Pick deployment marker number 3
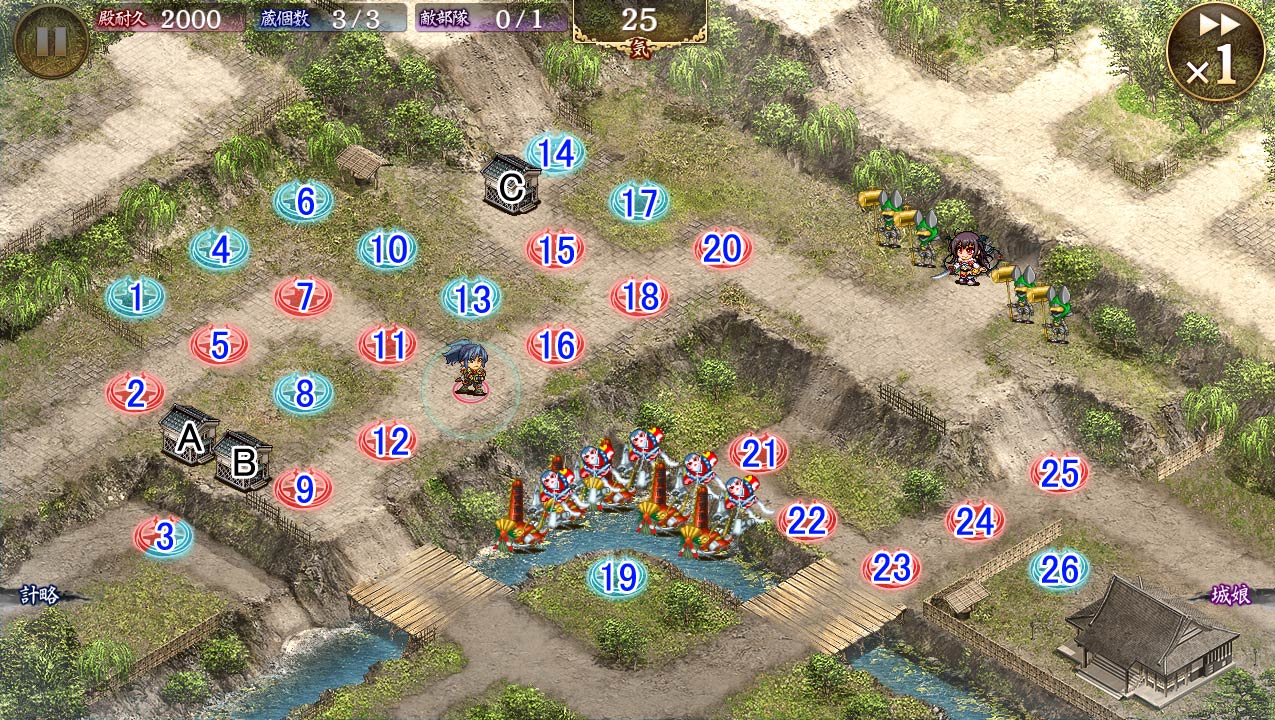 tap(164, 537)
